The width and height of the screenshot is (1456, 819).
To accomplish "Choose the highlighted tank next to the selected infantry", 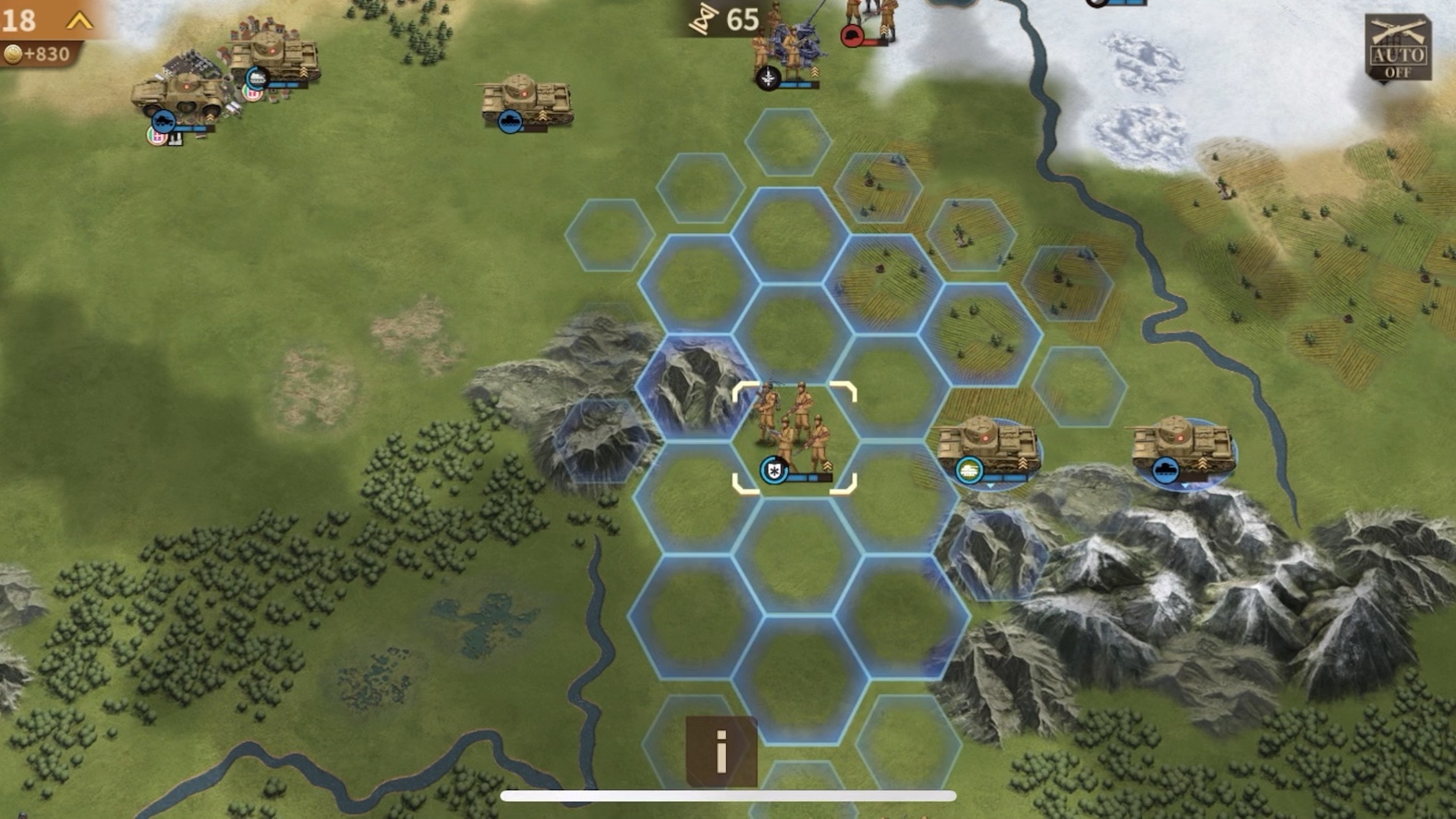I will point(988,449).
